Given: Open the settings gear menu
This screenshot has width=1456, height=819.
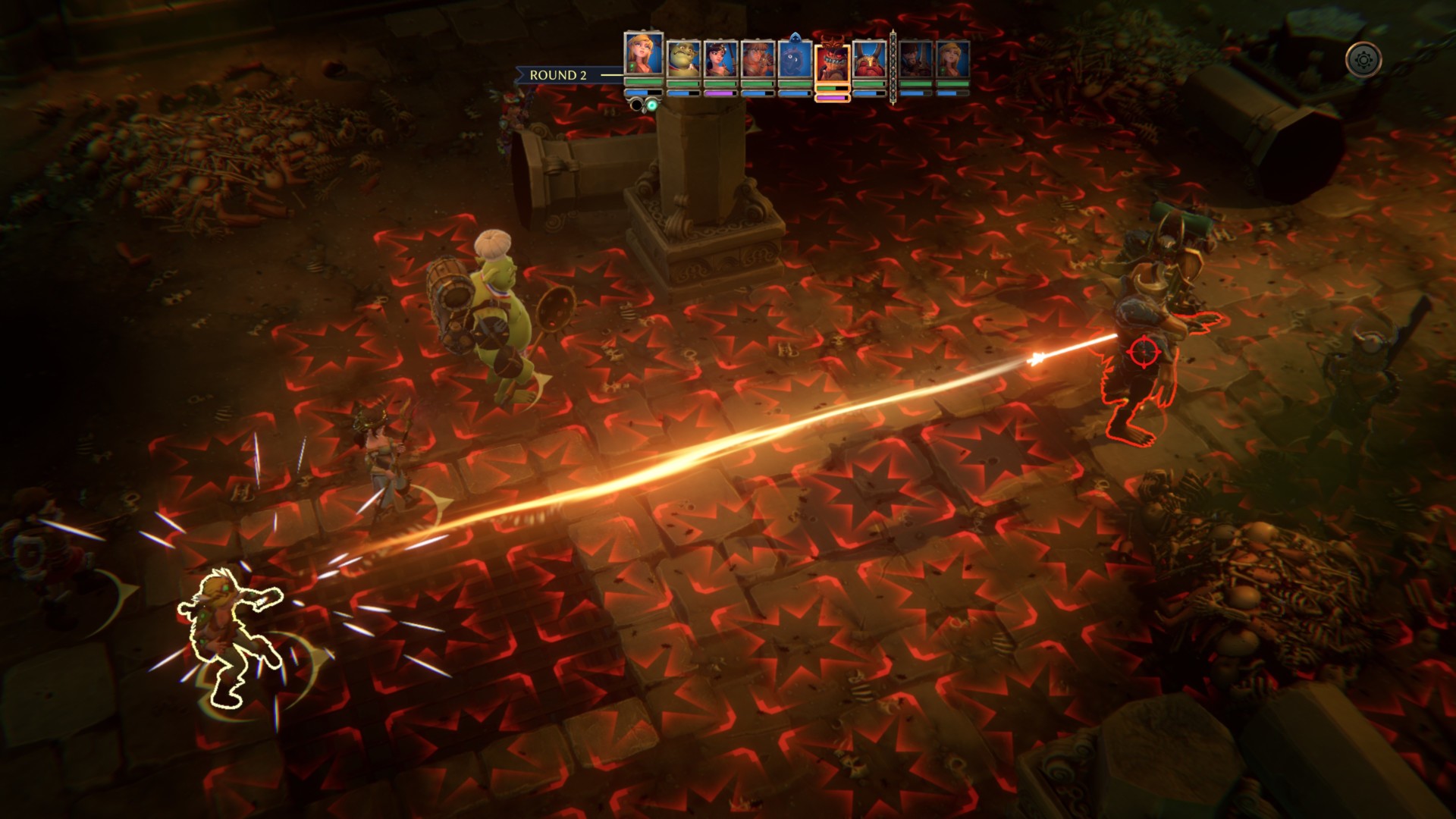Looking at the screenshot, I should (1363, 59).
